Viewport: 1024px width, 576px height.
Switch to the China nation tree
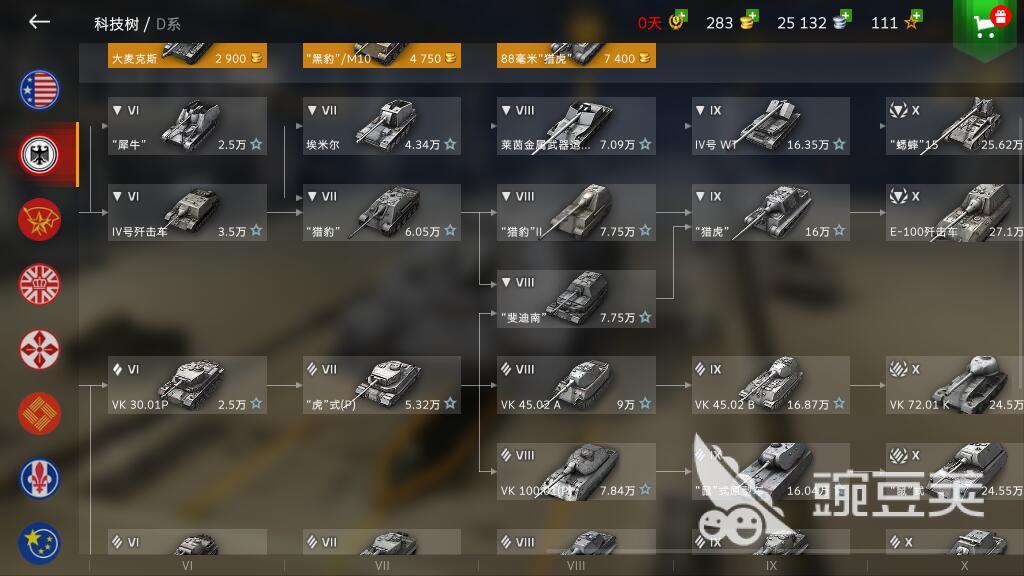(40, 414)
